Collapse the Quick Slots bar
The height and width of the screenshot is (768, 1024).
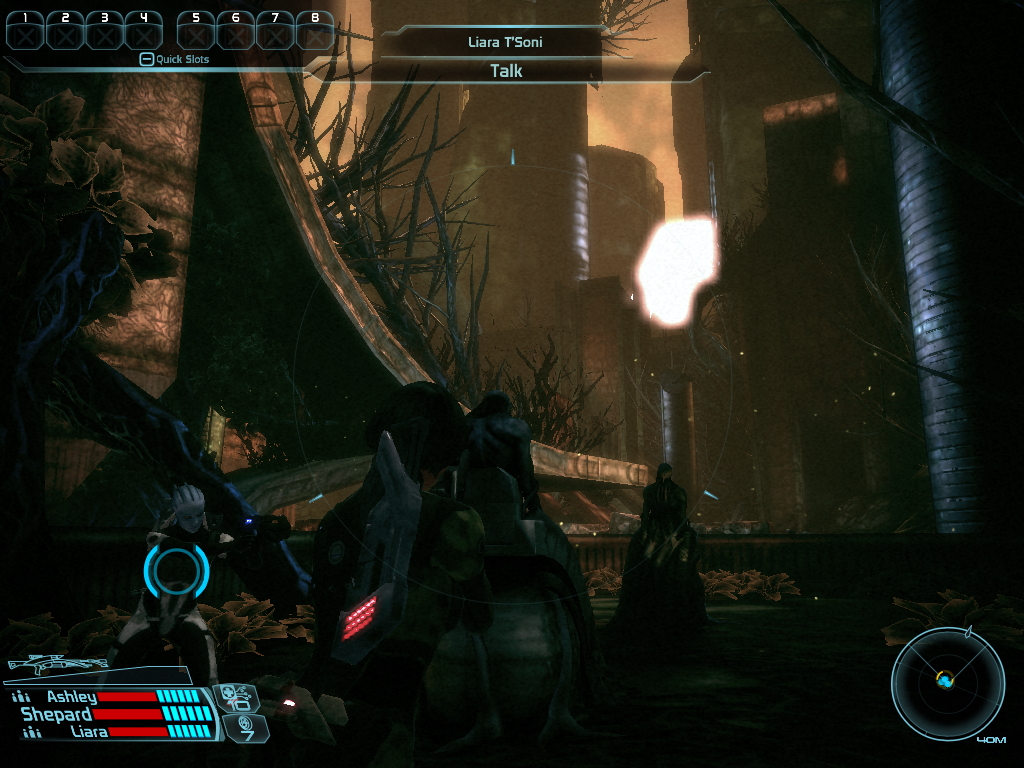tap(146, 59)
